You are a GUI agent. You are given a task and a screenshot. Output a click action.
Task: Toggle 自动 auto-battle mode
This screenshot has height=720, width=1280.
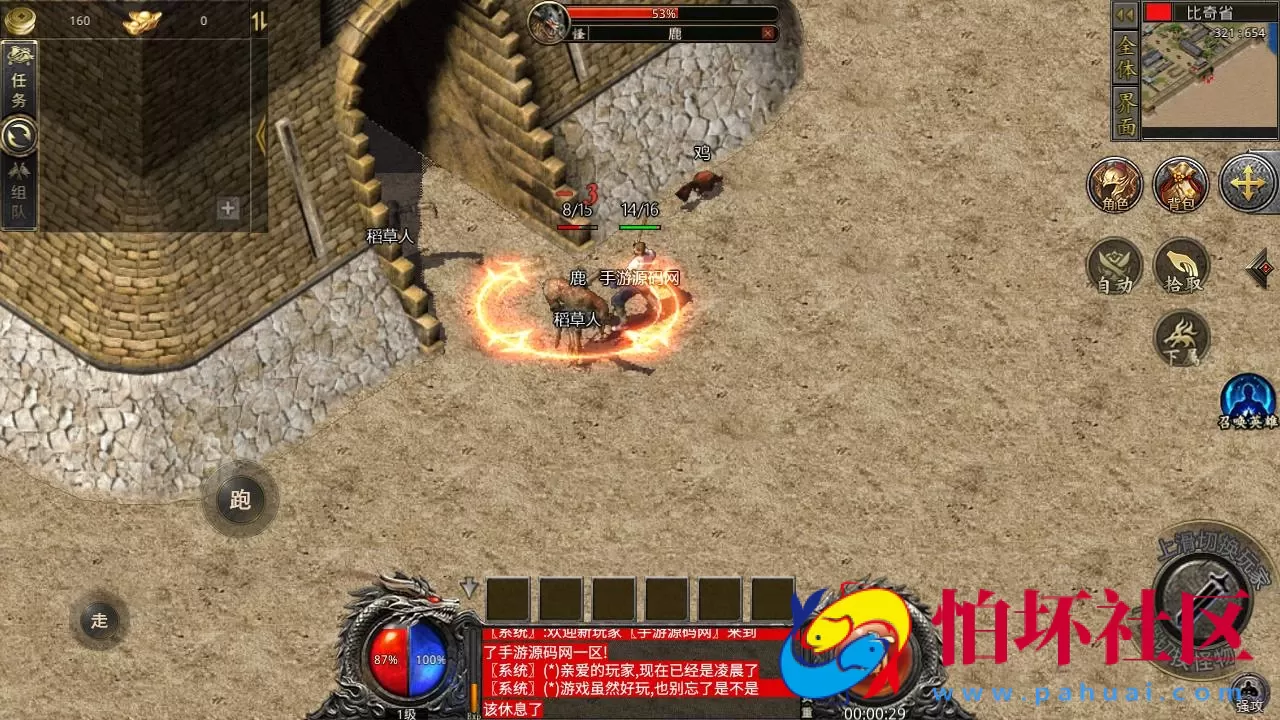(1114, 264)
